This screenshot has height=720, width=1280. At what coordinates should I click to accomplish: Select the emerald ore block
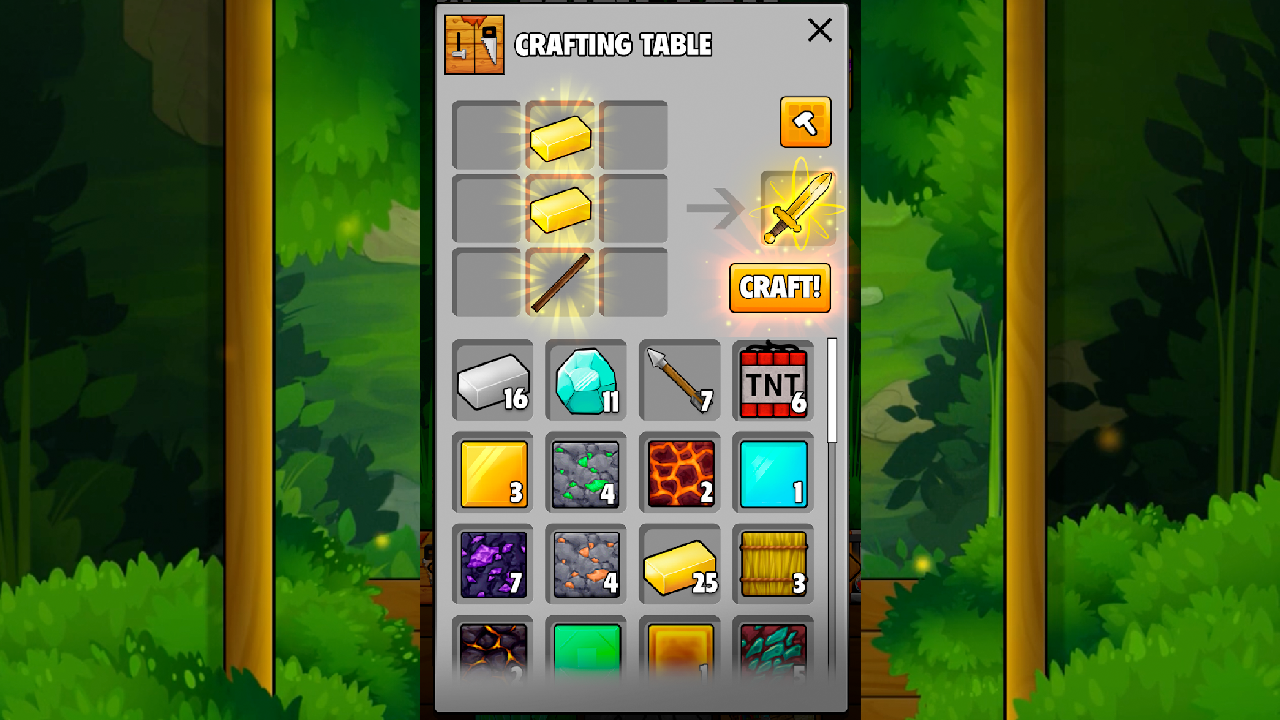[586, 474]
